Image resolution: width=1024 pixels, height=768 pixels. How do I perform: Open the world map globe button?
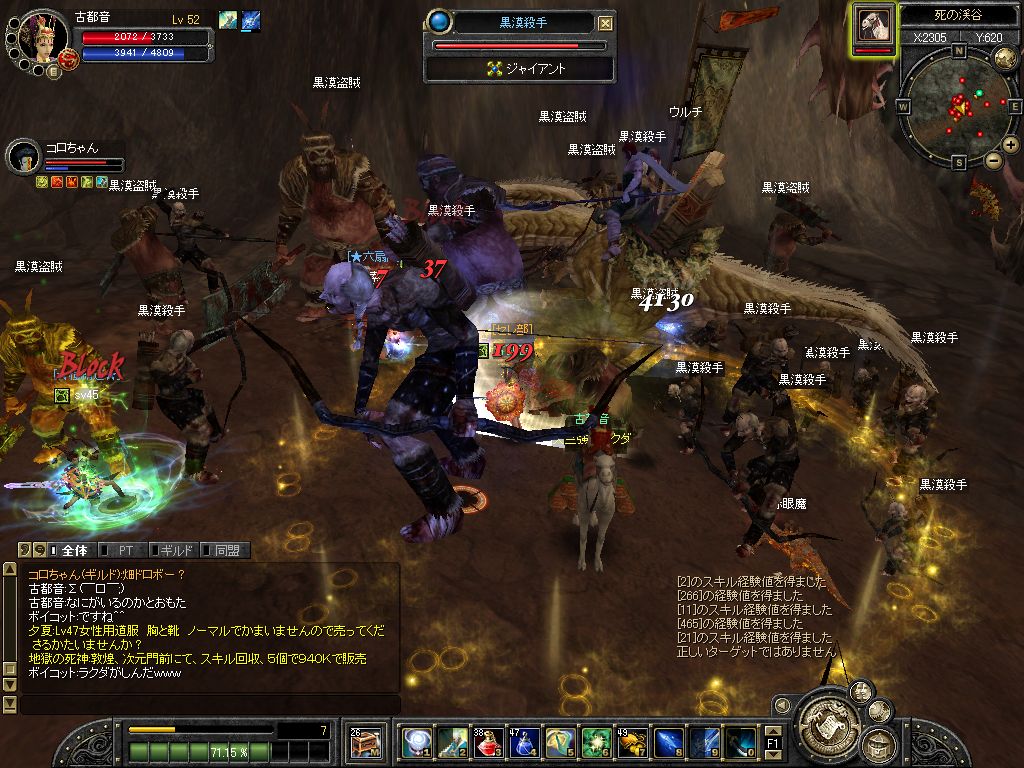coord(1005,58)
